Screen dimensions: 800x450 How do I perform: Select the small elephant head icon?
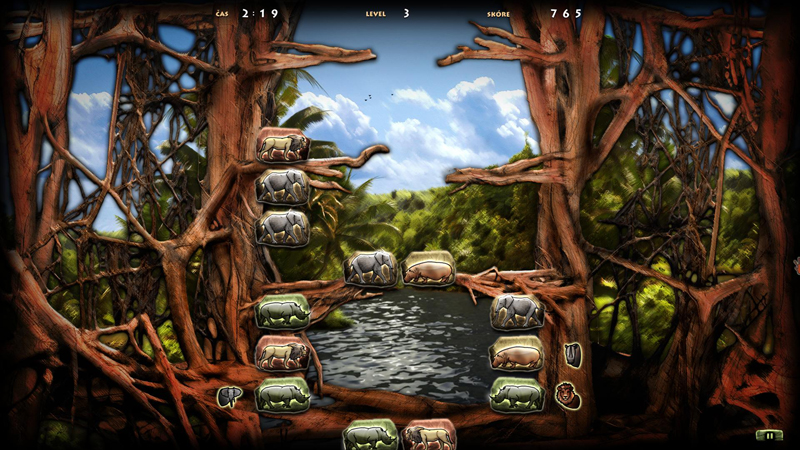(230, 397)
